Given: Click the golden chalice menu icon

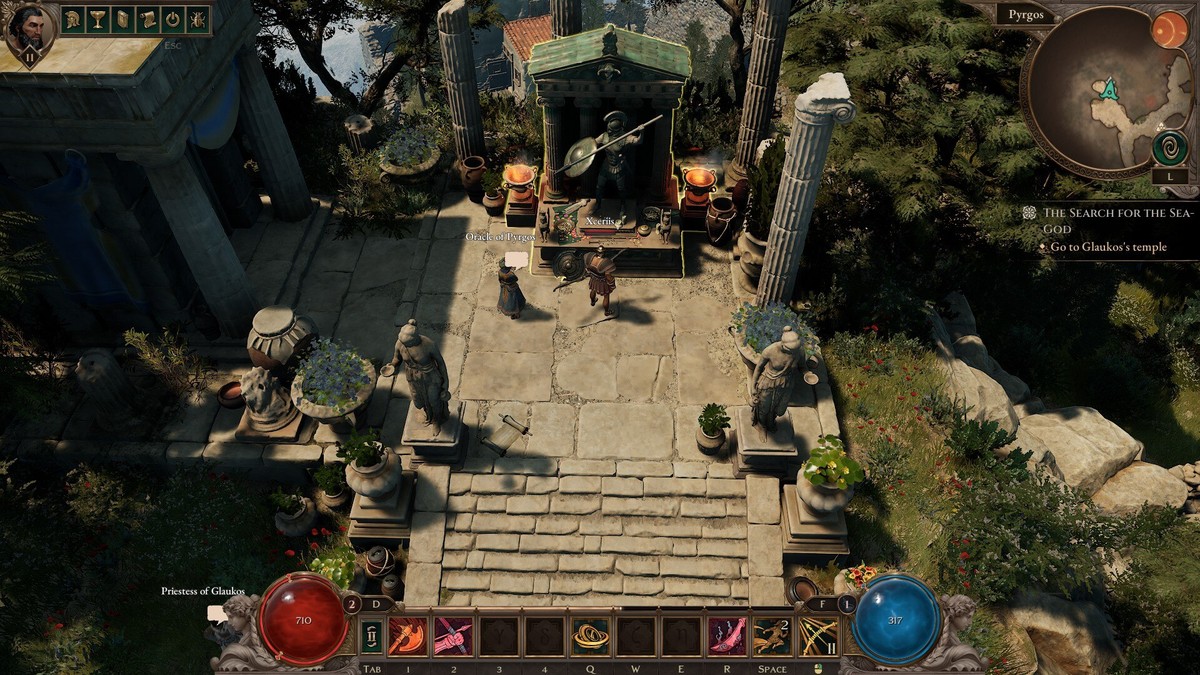Looking at the screenshot, I should pyautogui.click(x=98, y=19).
